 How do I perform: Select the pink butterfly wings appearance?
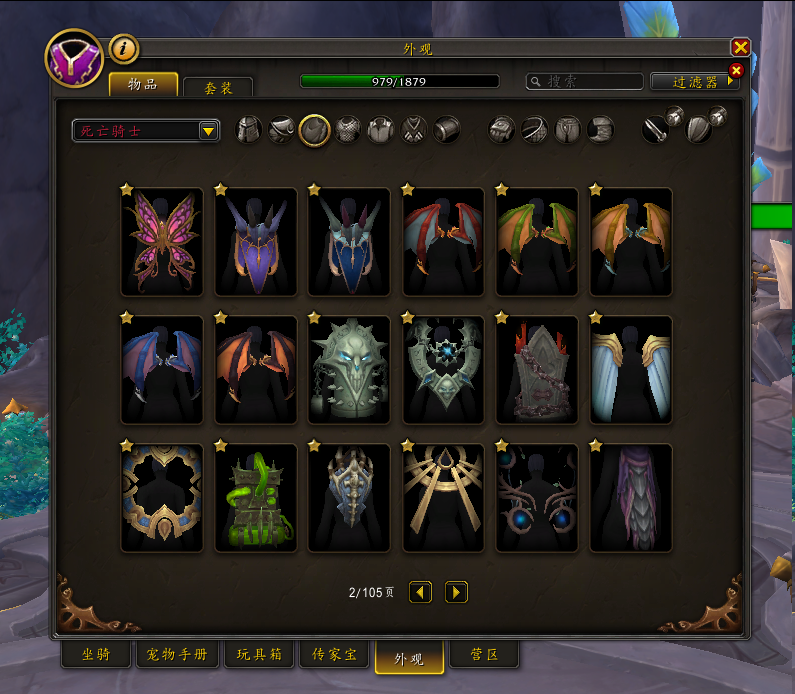click(x=162, y=242)
